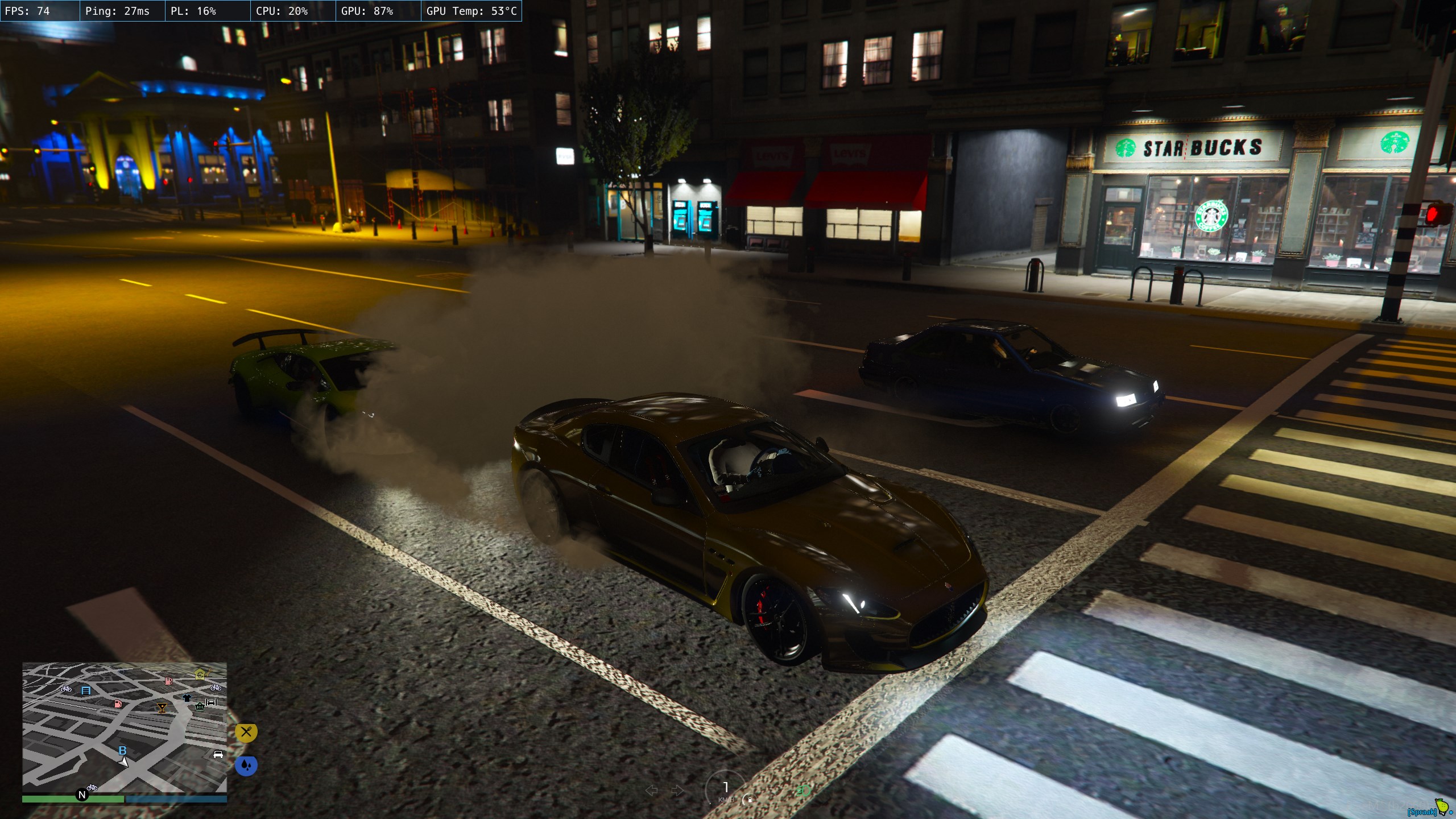This screenshot has height=819, width=1456.
Task: Click the cocktail glass bar marker on minimap
Action: [162, 708]
